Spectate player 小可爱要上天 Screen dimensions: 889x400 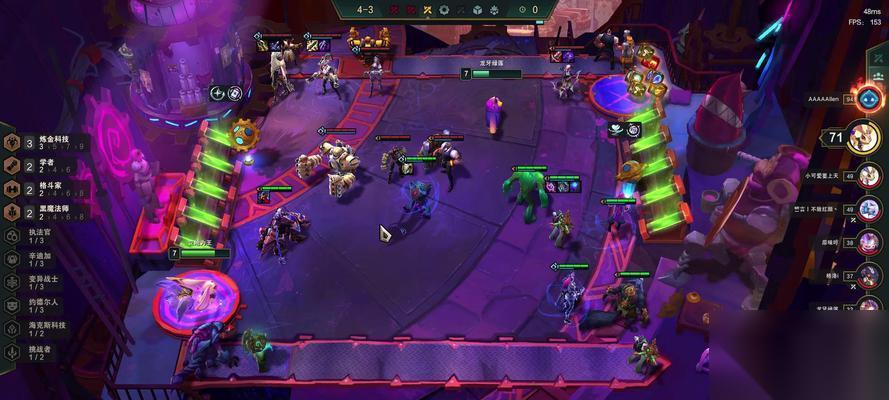[x=869, y=176]
